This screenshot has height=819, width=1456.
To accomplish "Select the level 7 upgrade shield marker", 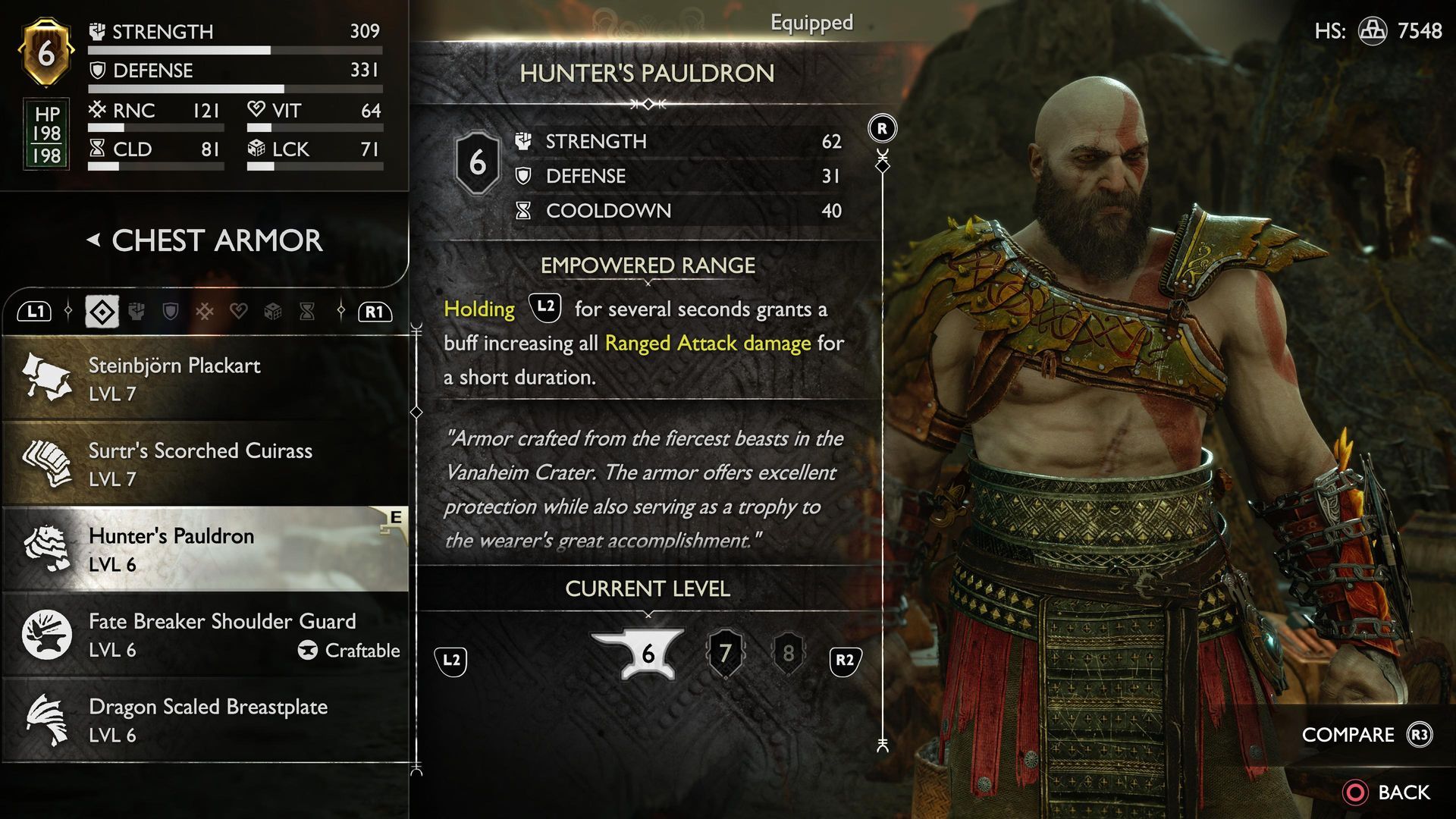I will pos(726,652).
